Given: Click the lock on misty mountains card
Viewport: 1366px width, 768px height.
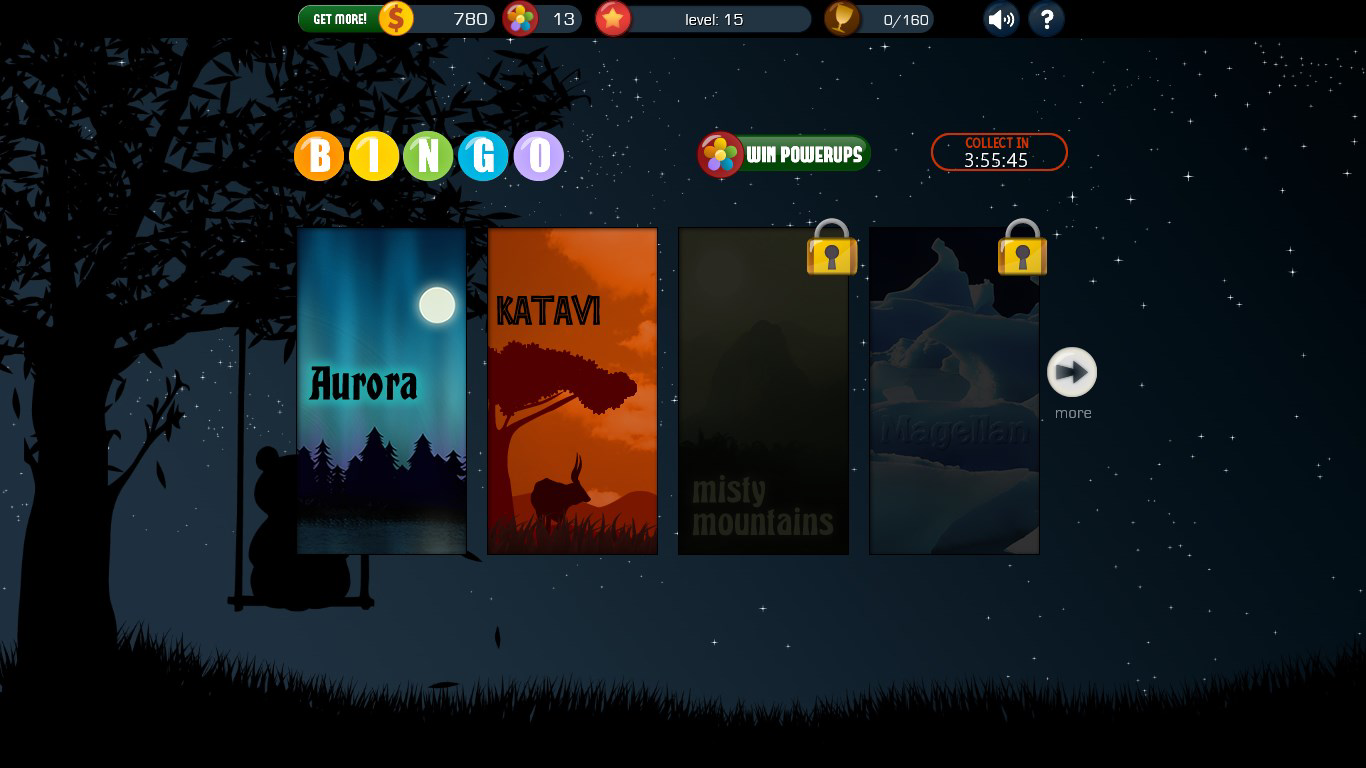Looking at the screenshot, I should pyautogui.click(x=832, y=252).
